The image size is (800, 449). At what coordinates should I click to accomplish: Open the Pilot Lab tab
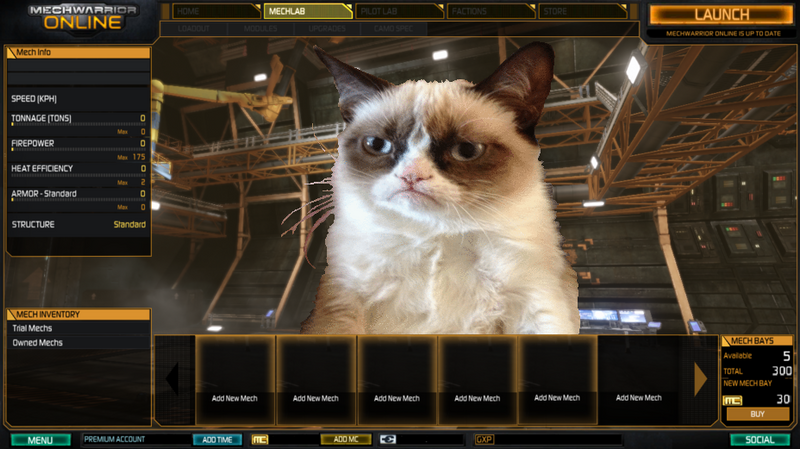(398, 11)
